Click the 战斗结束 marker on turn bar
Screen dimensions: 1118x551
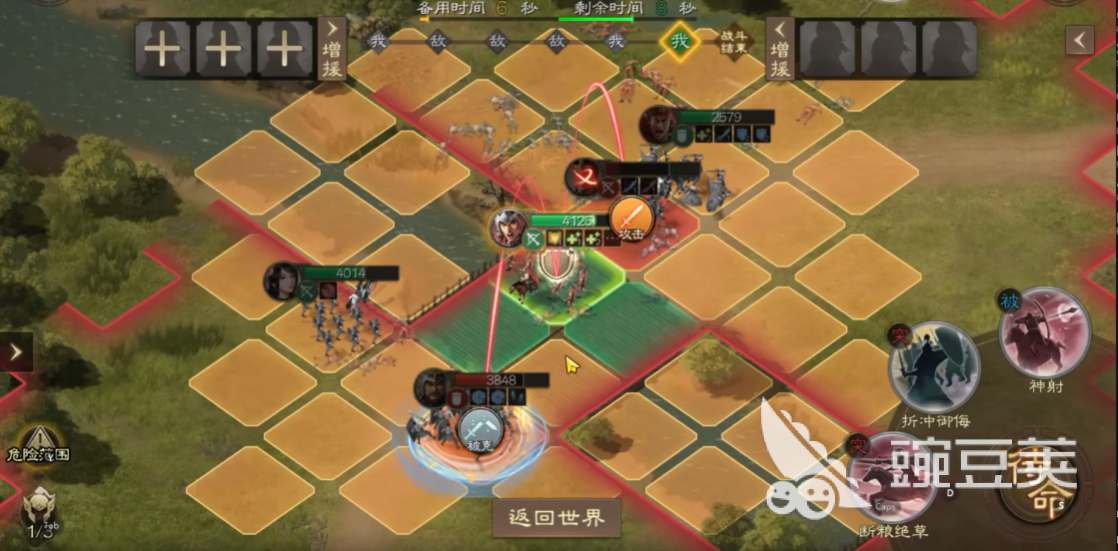tap(734, 42)
